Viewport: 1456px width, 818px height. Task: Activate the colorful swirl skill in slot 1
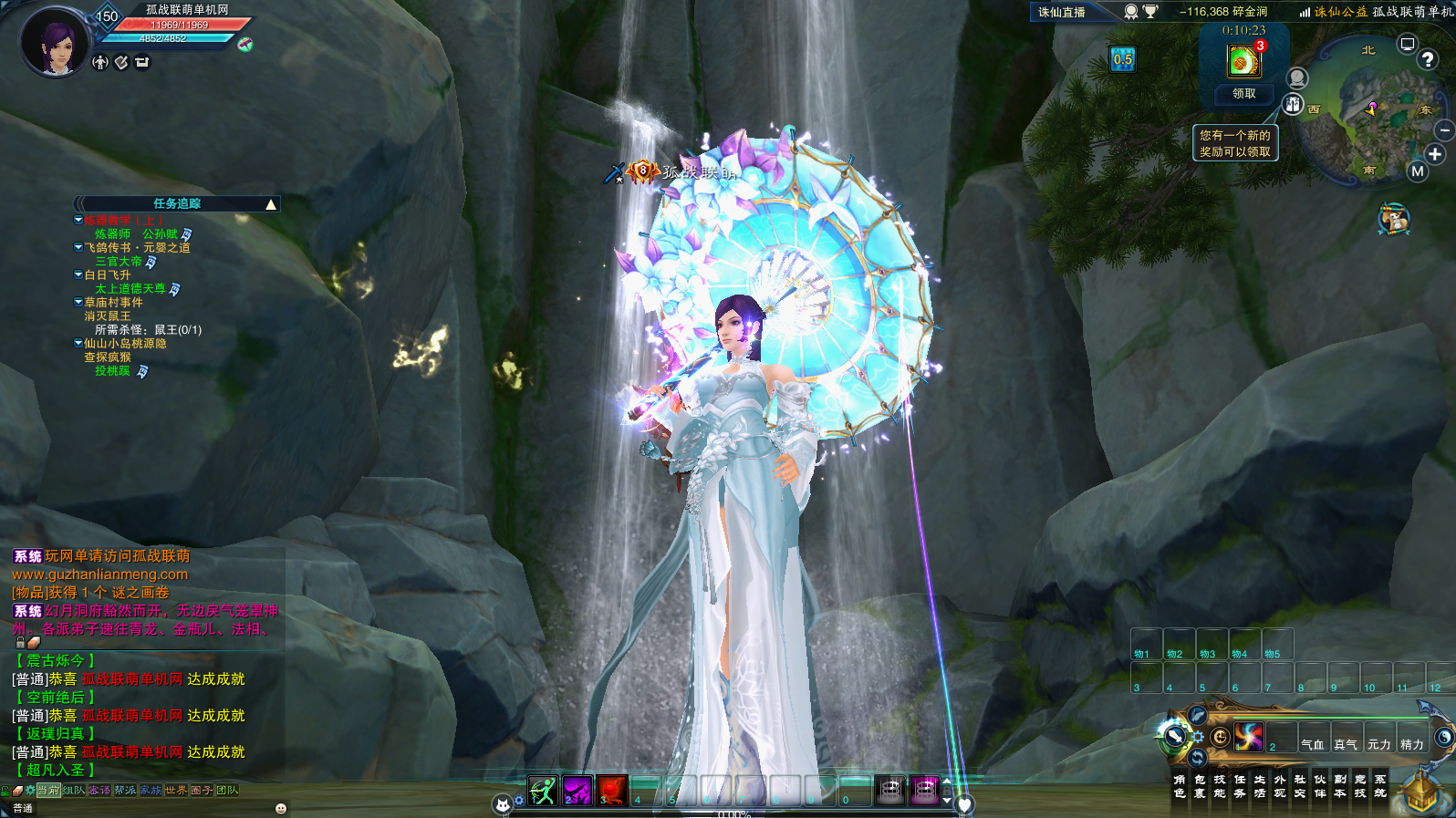pos(1249,736)
